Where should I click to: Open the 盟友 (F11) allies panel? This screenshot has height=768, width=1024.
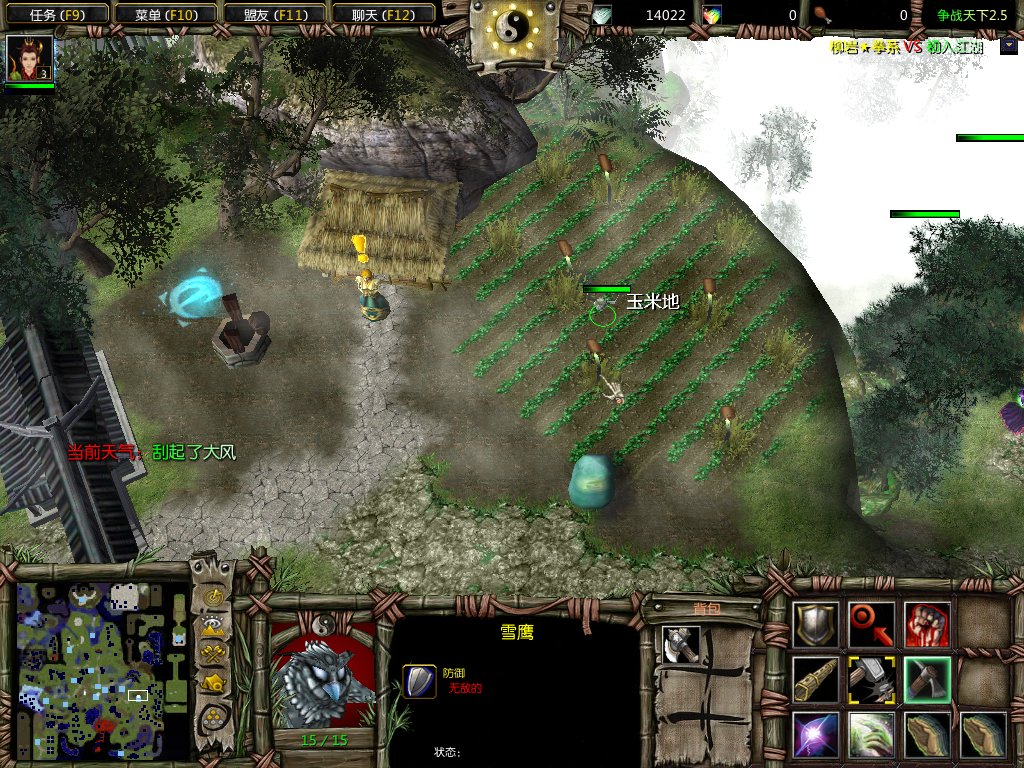(x=273, y=15)
